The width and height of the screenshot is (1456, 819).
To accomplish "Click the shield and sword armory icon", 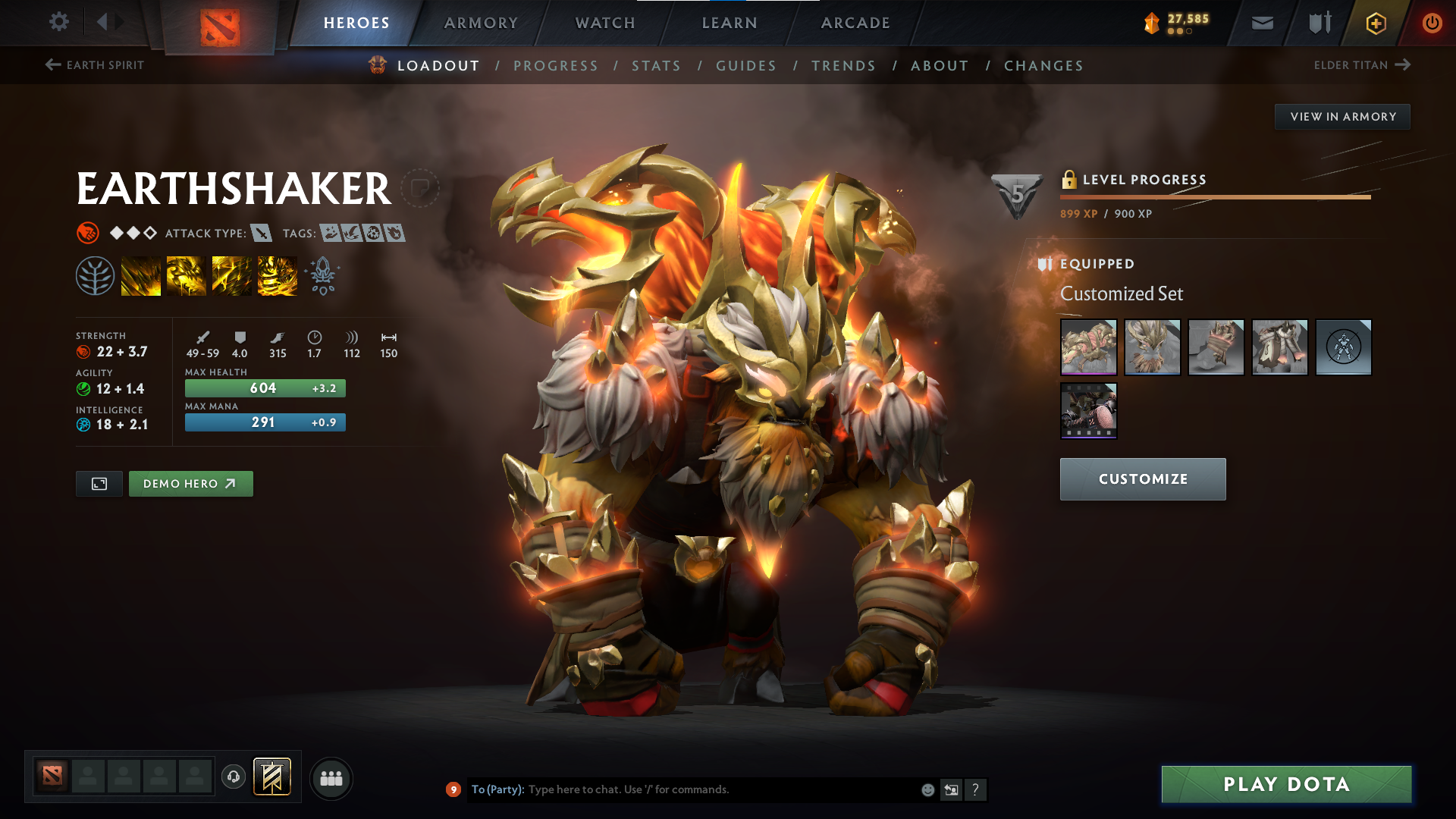I will pyautogui.click(x=1318, y=23).
